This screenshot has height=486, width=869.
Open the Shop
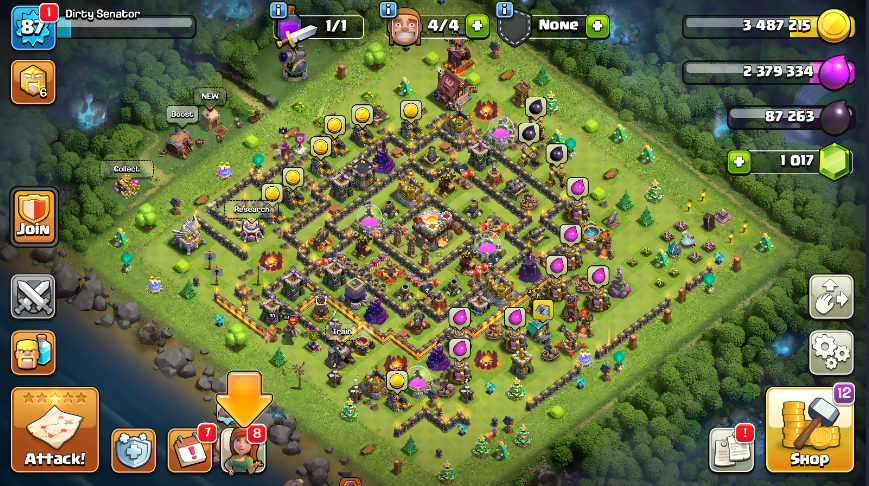coord(809,430)
